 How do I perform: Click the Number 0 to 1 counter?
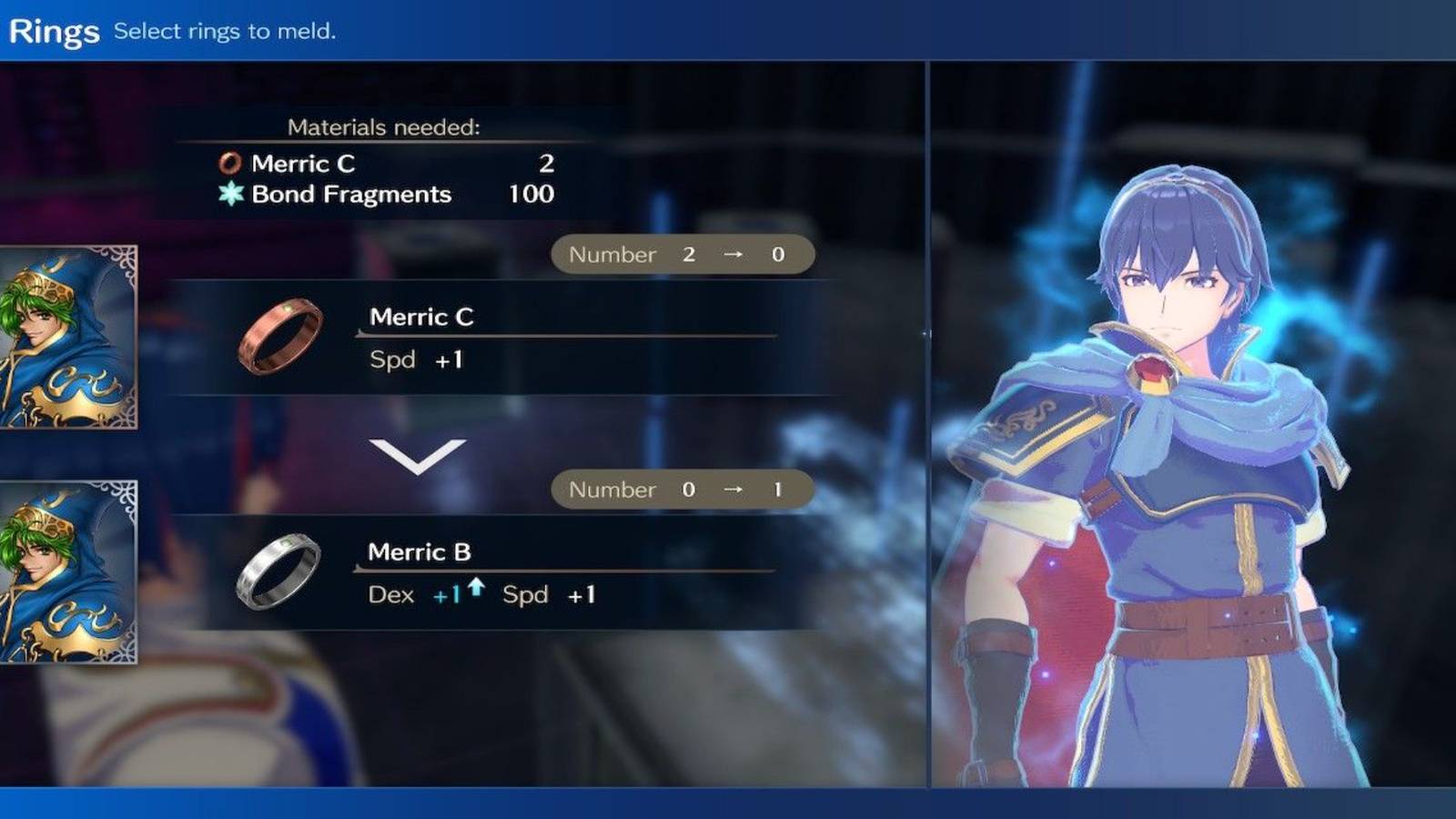(682, 489)
